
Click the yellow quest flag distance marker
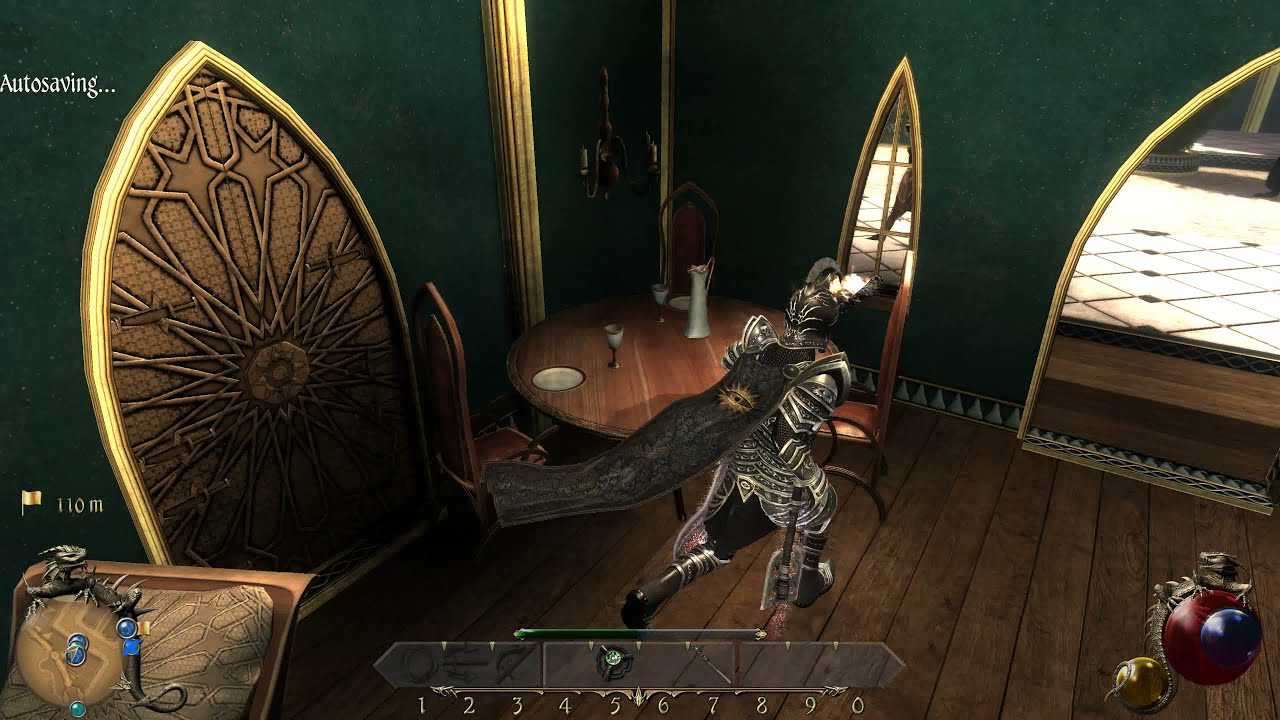point(32,502)
